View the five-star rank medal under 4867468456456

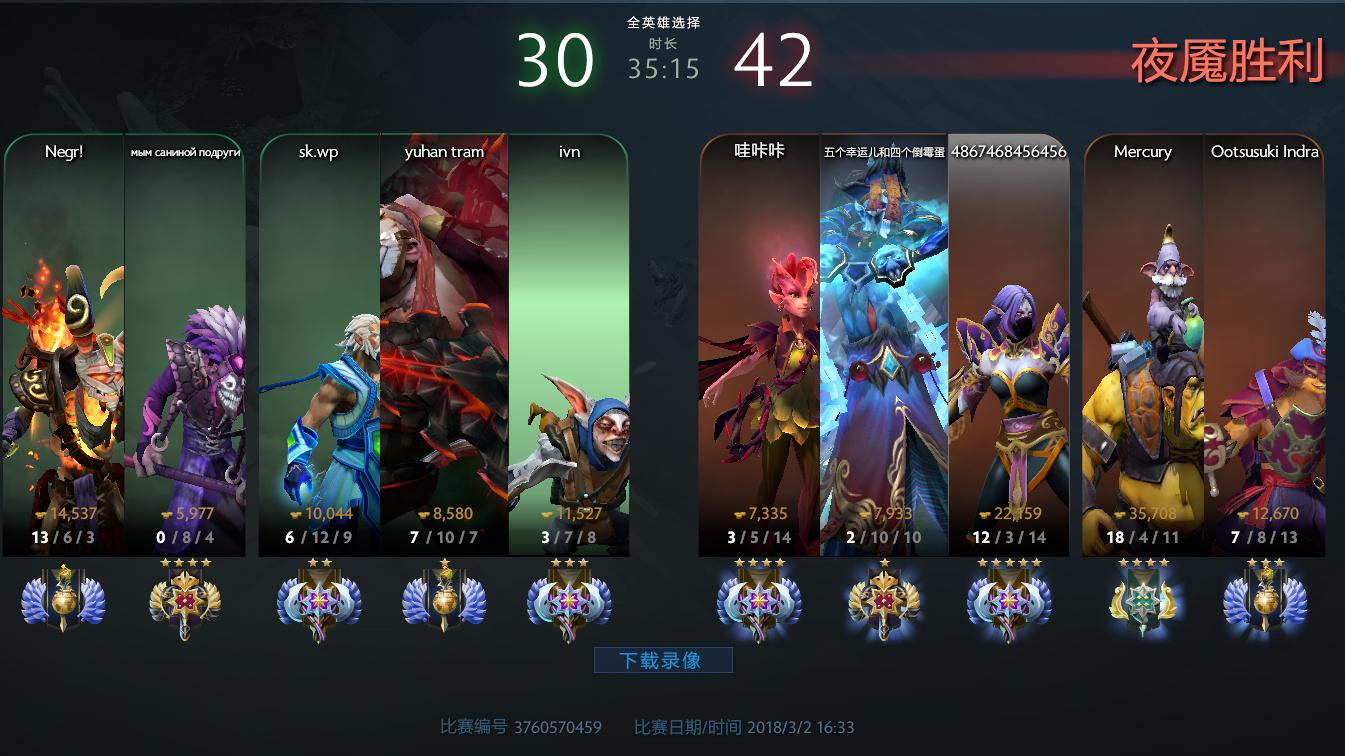point(1008,600)
